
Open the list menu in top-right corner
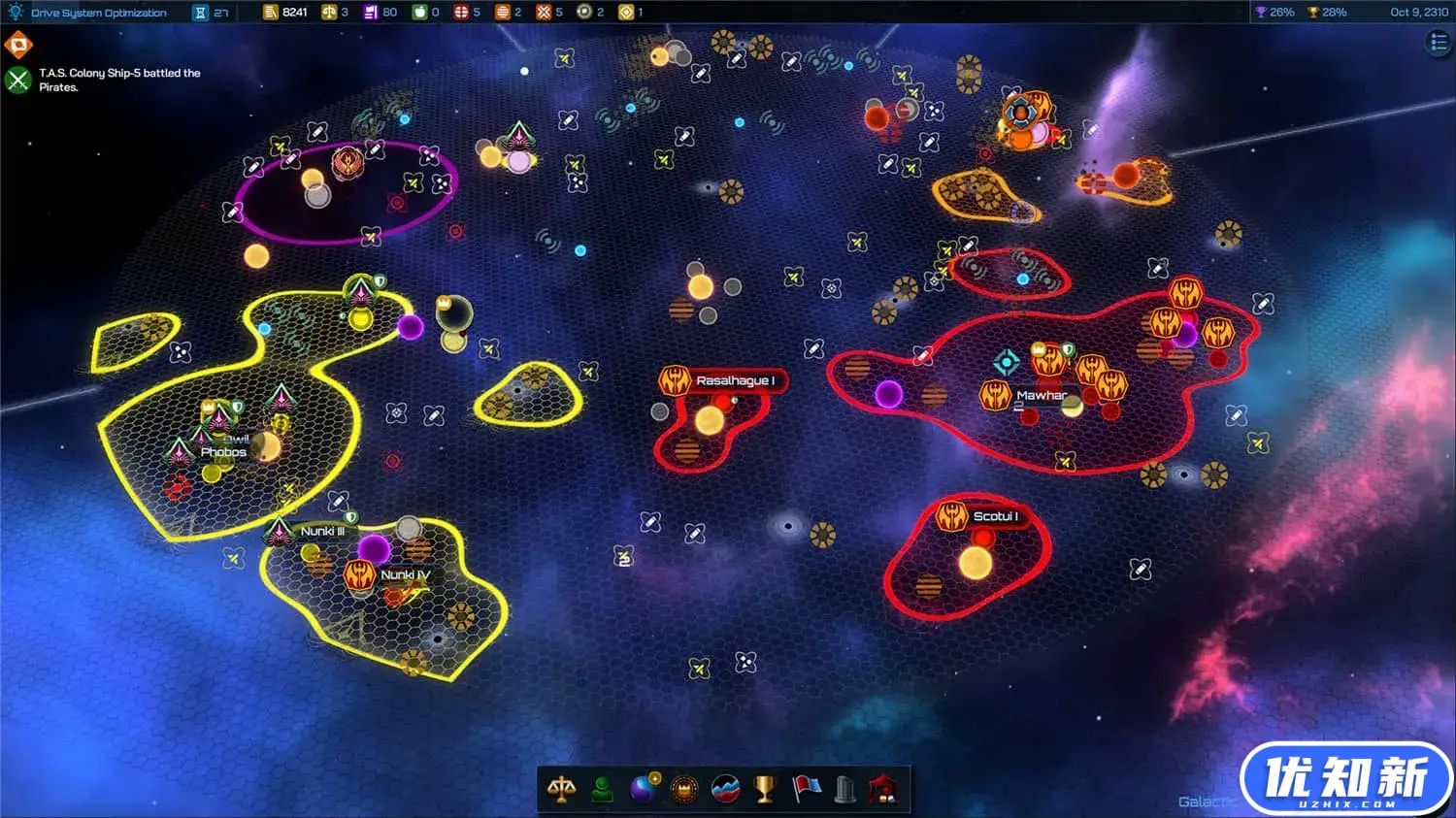click(1439, 42)
